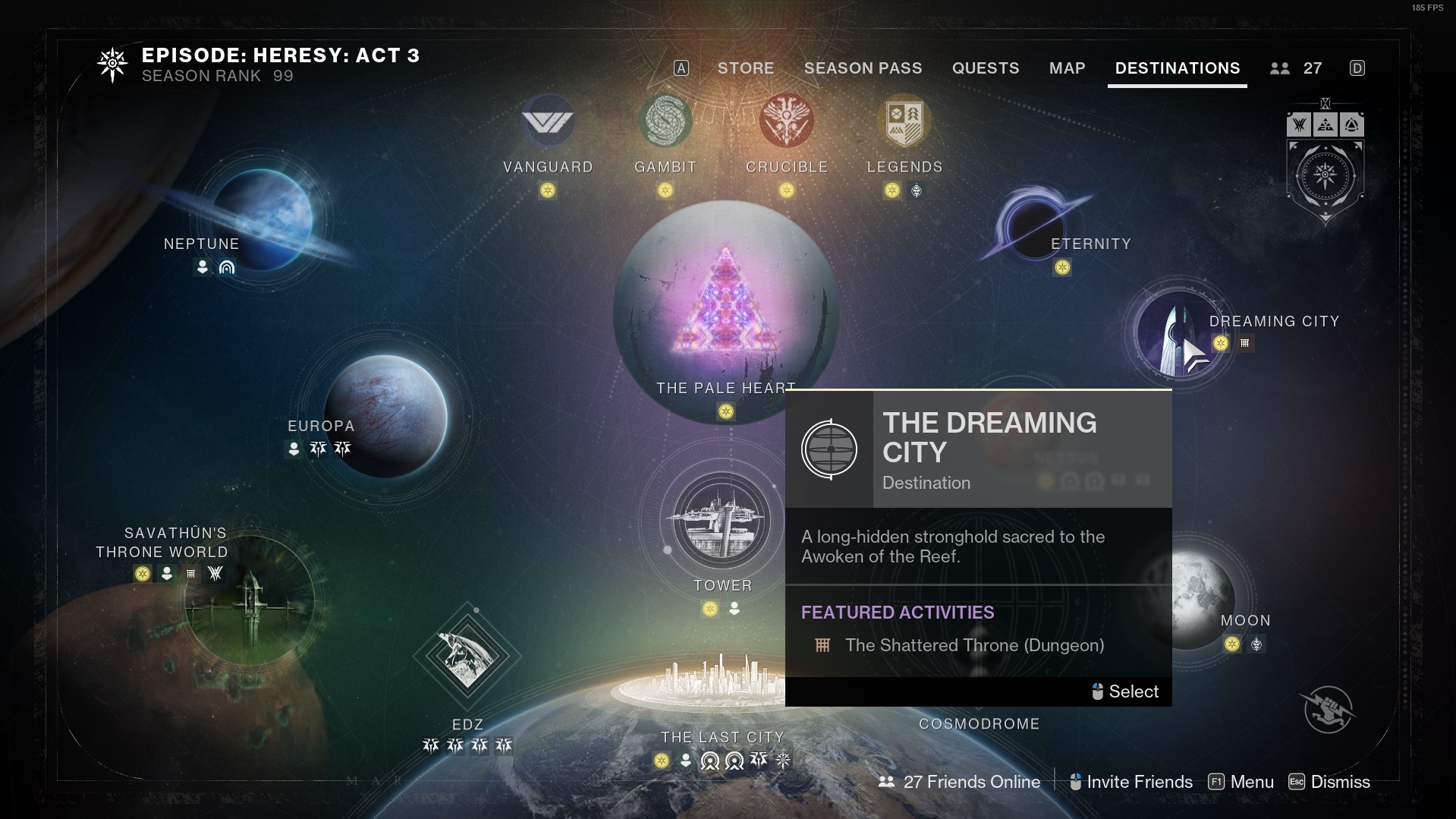Viewport: 1456px width, 819px height.
Task: Open the Store tab
Action: click(x=745, y=68)
